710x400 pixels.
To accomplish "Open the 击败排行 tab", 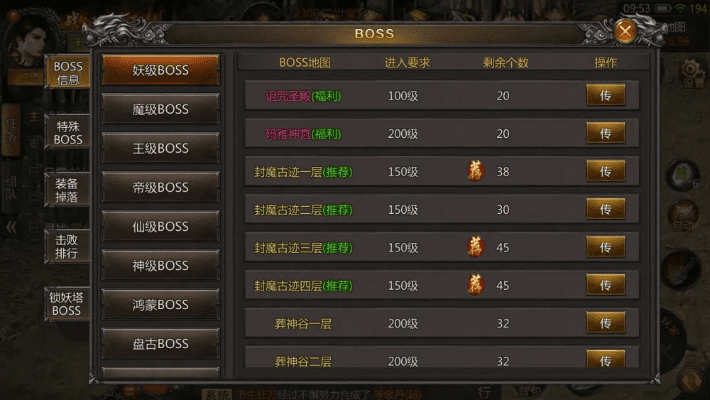I will coord(68,247).
